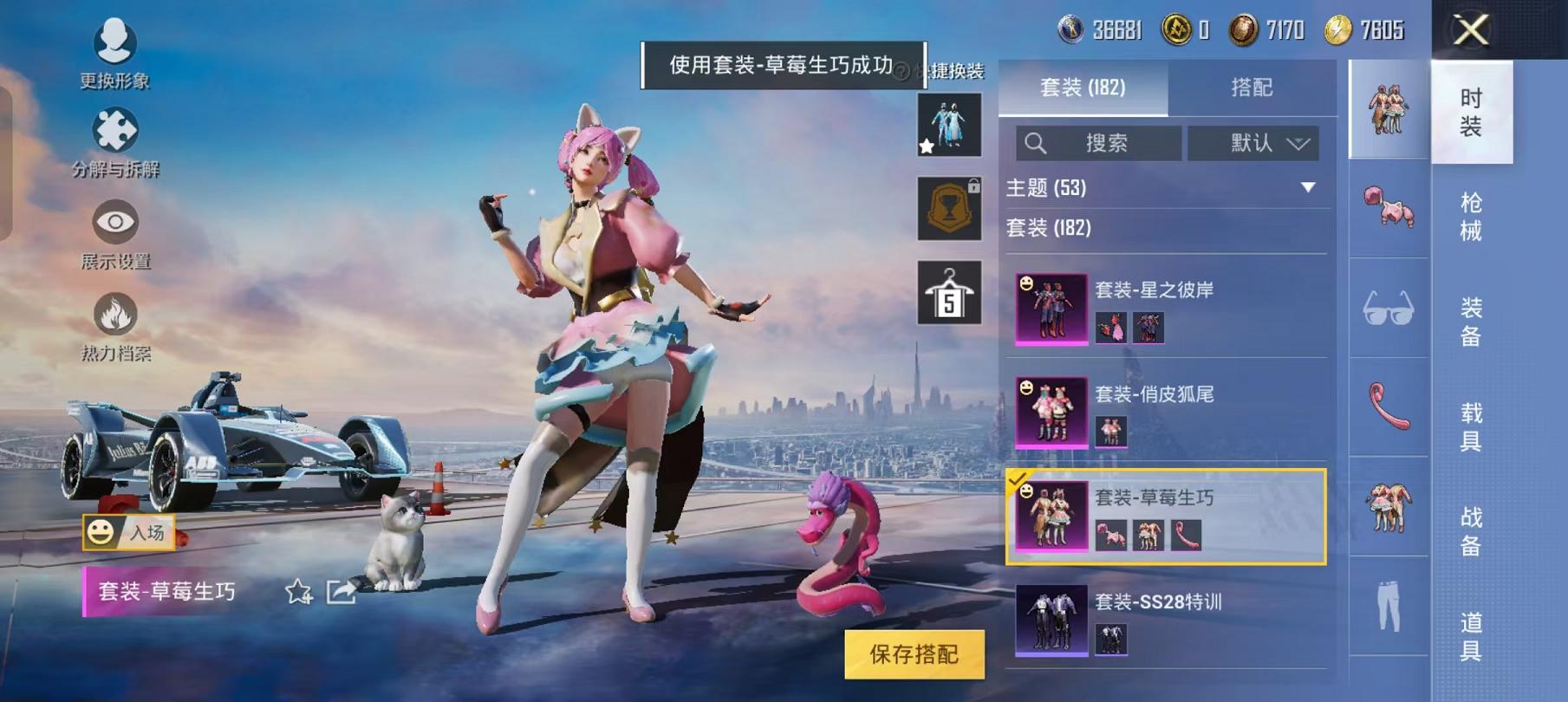1568x702 pixels.
Task: Open the hanger wardrobe slot showing 5
Action: coord(949,292)
